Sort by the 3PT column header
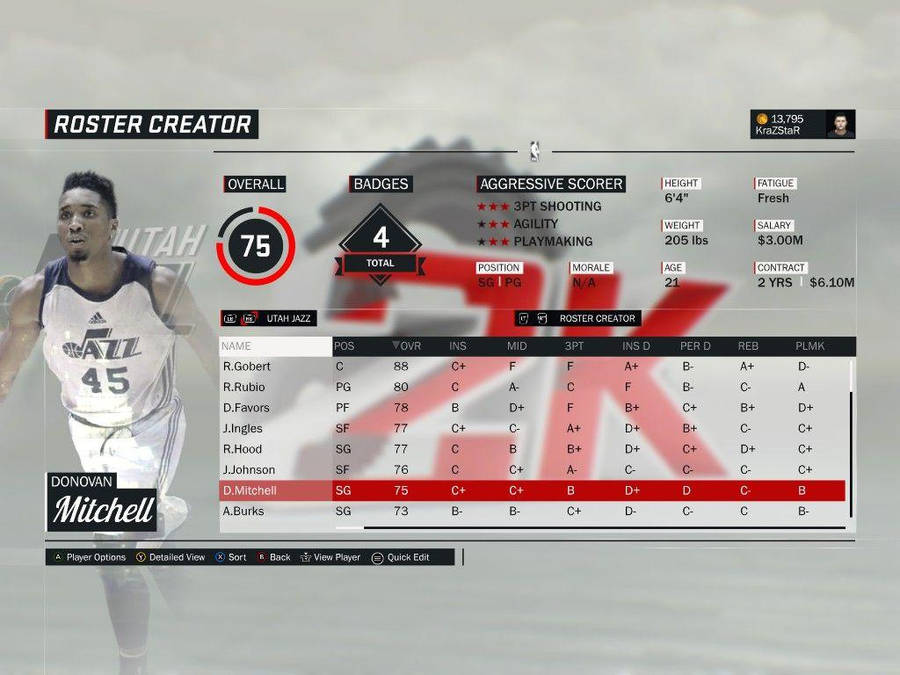 pos(575,346)
